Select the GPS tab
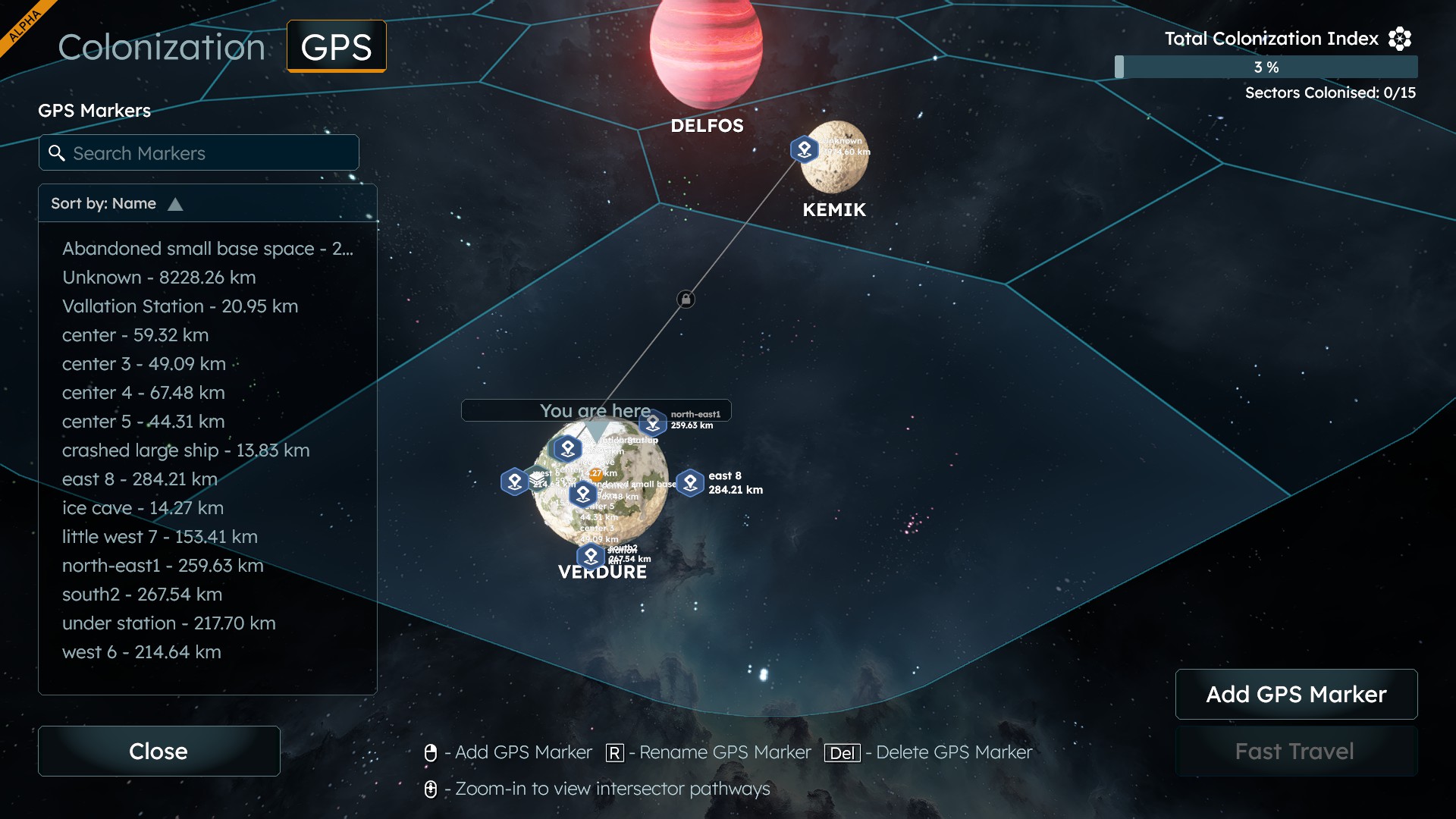The width and height of the screenshot is (1456, 819). [x=336, y=47]
